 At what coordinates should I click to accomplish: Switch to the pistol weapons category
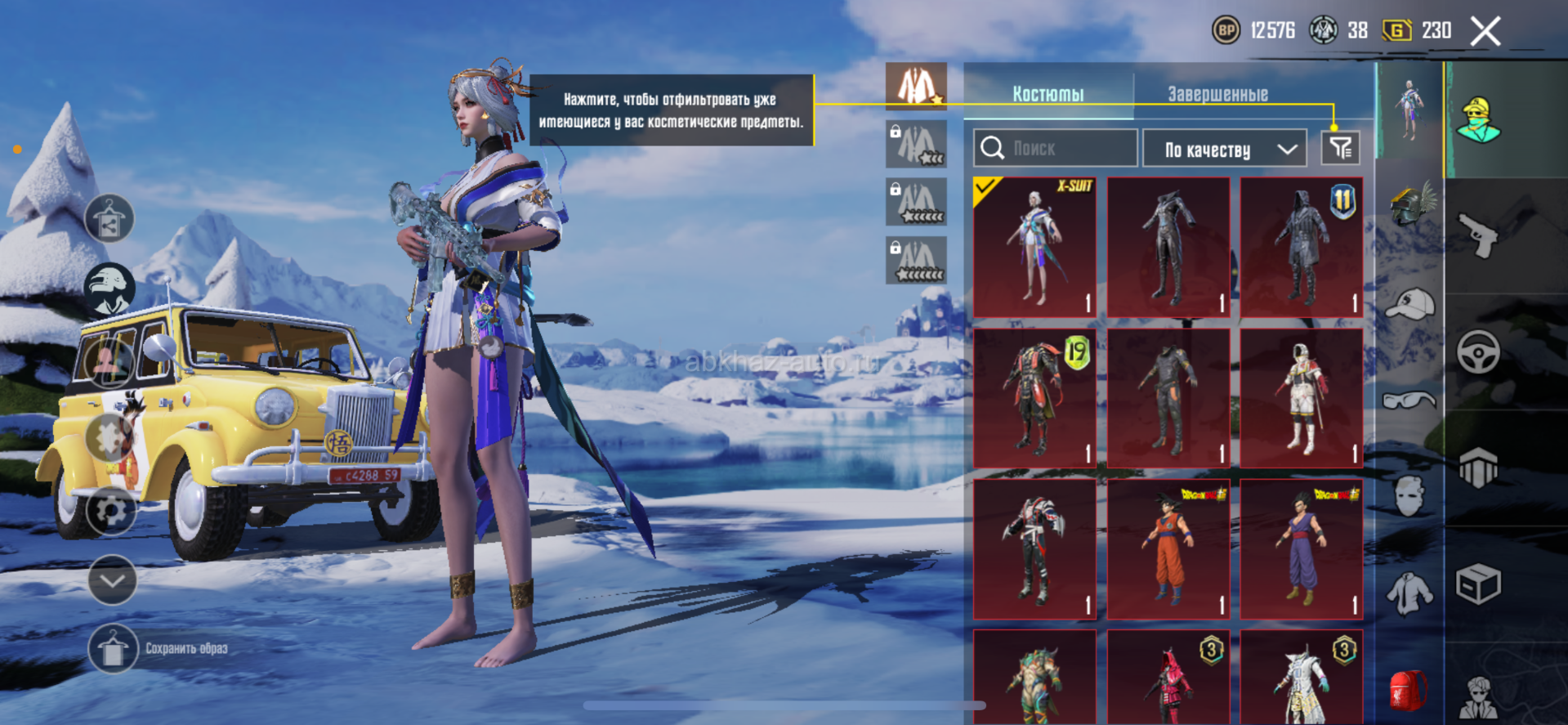pos(1478,236)
